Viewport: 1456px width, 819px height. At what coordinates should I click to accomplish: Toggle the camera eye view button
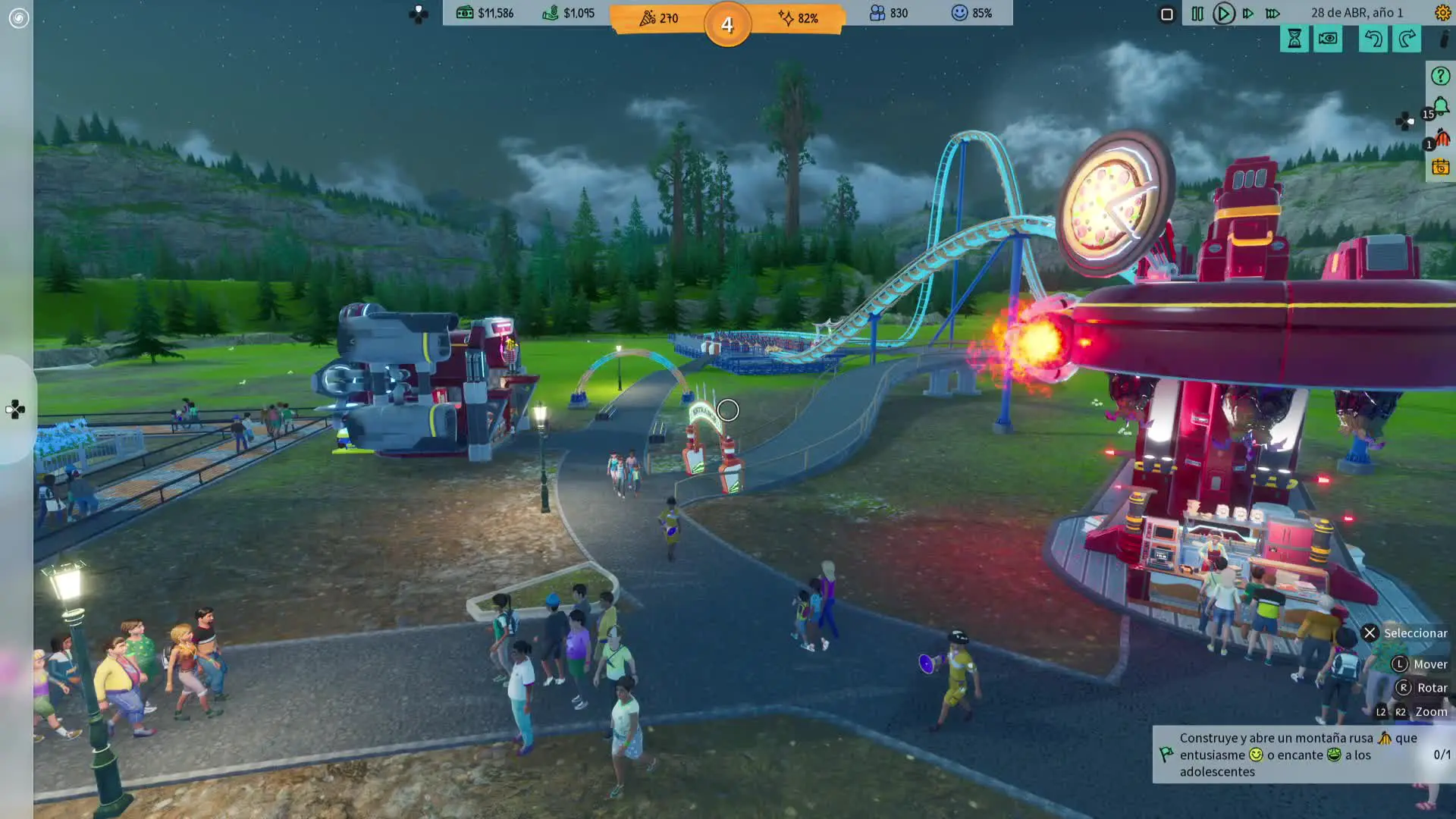click(1328, 39)
